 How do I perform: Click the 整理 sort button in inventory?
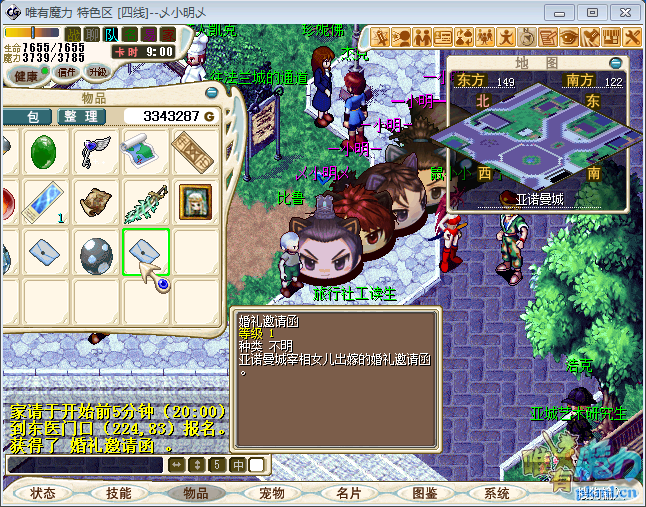(81, 117)
